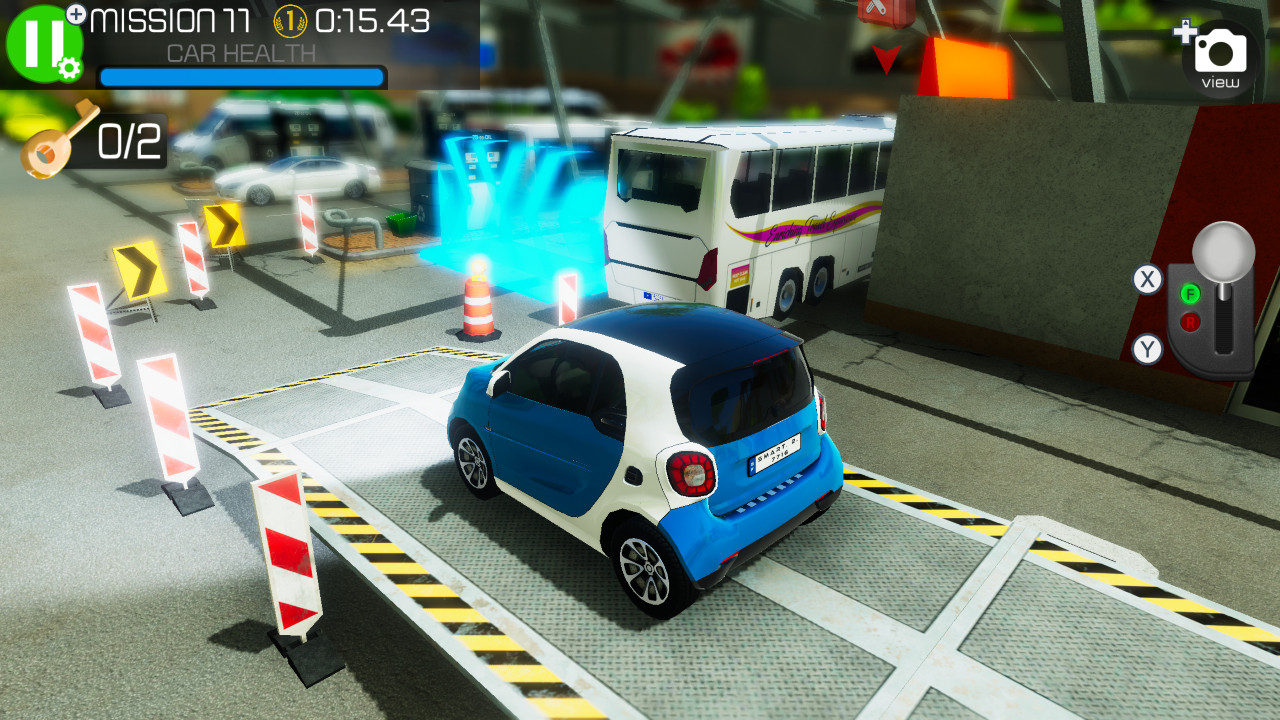Click the plus badge on the pause button

(x=76, y=13)
